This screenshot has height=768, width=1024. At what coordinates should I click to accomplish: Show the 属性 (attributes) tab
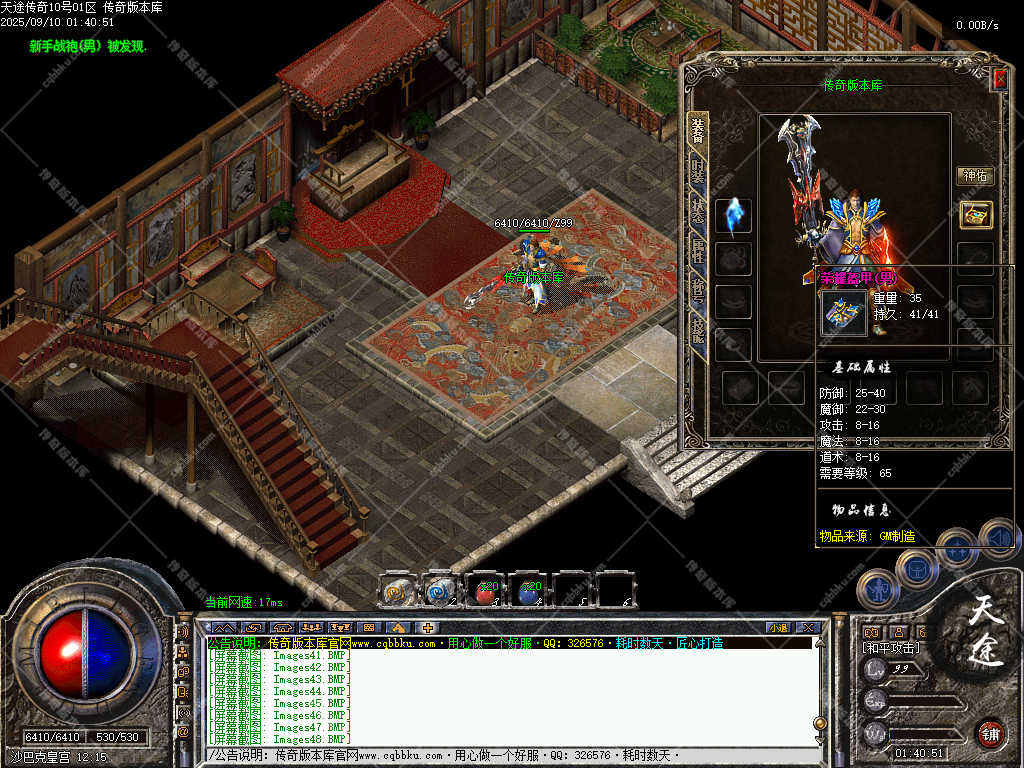pos(698,250)
